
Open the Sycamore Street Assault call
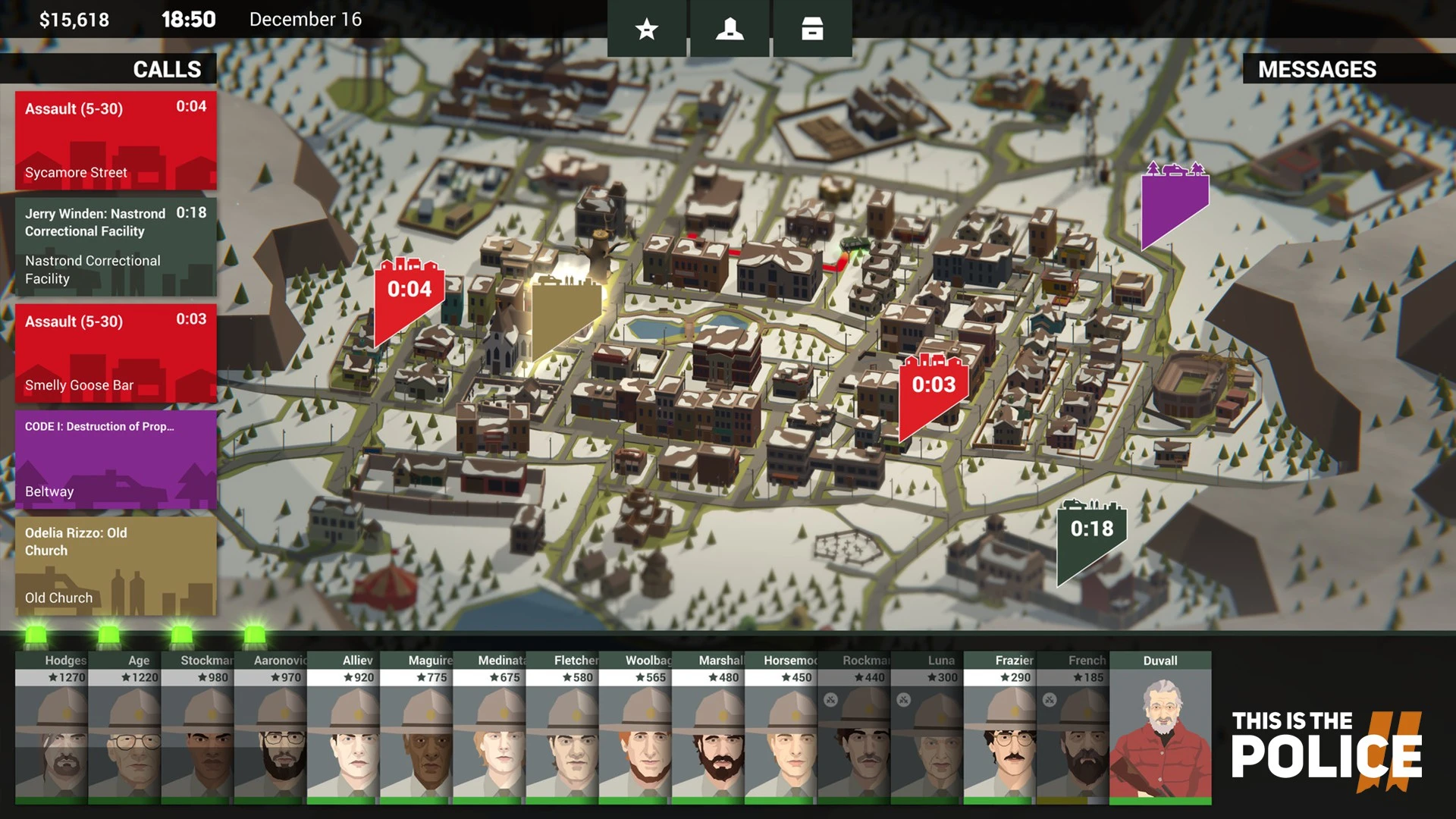(115, 140)
